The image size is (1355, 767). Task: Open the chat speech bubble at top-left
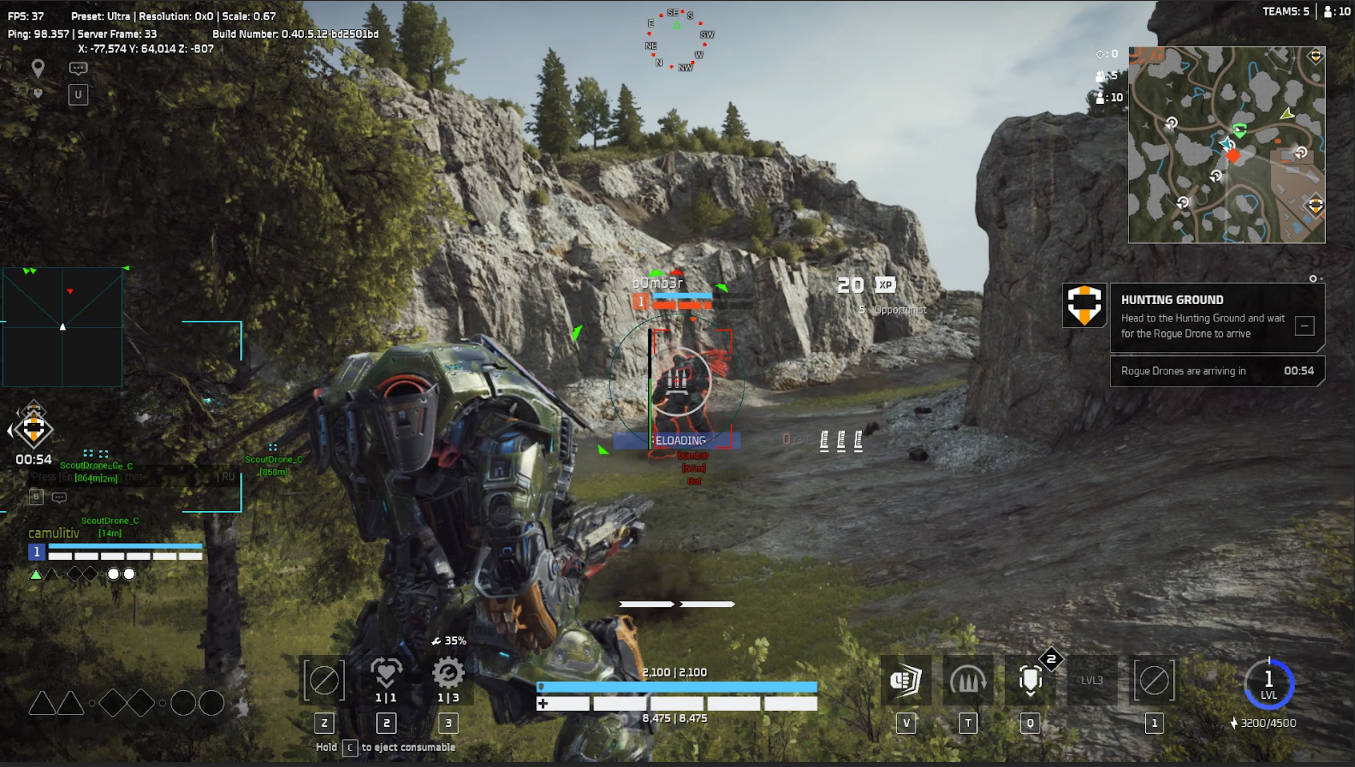pyautogui.click(x=78, y=68)
